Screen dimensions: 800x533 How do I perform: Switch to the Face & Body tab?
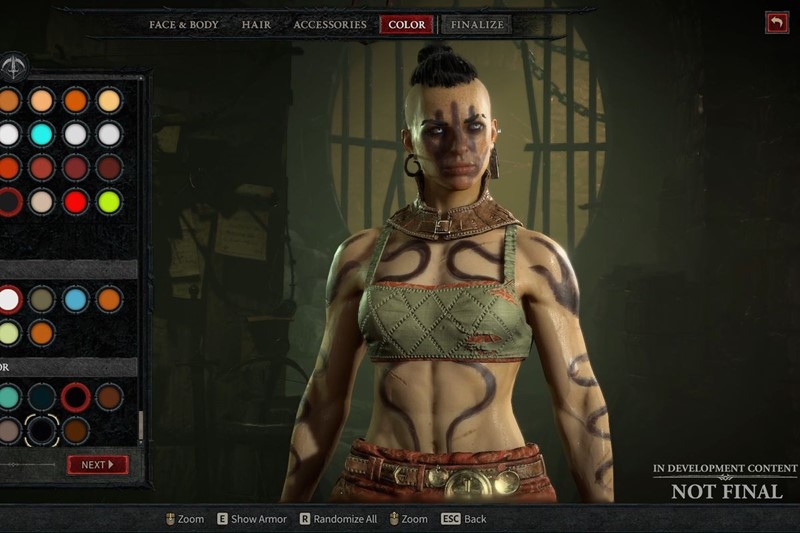tap(183, 24)
